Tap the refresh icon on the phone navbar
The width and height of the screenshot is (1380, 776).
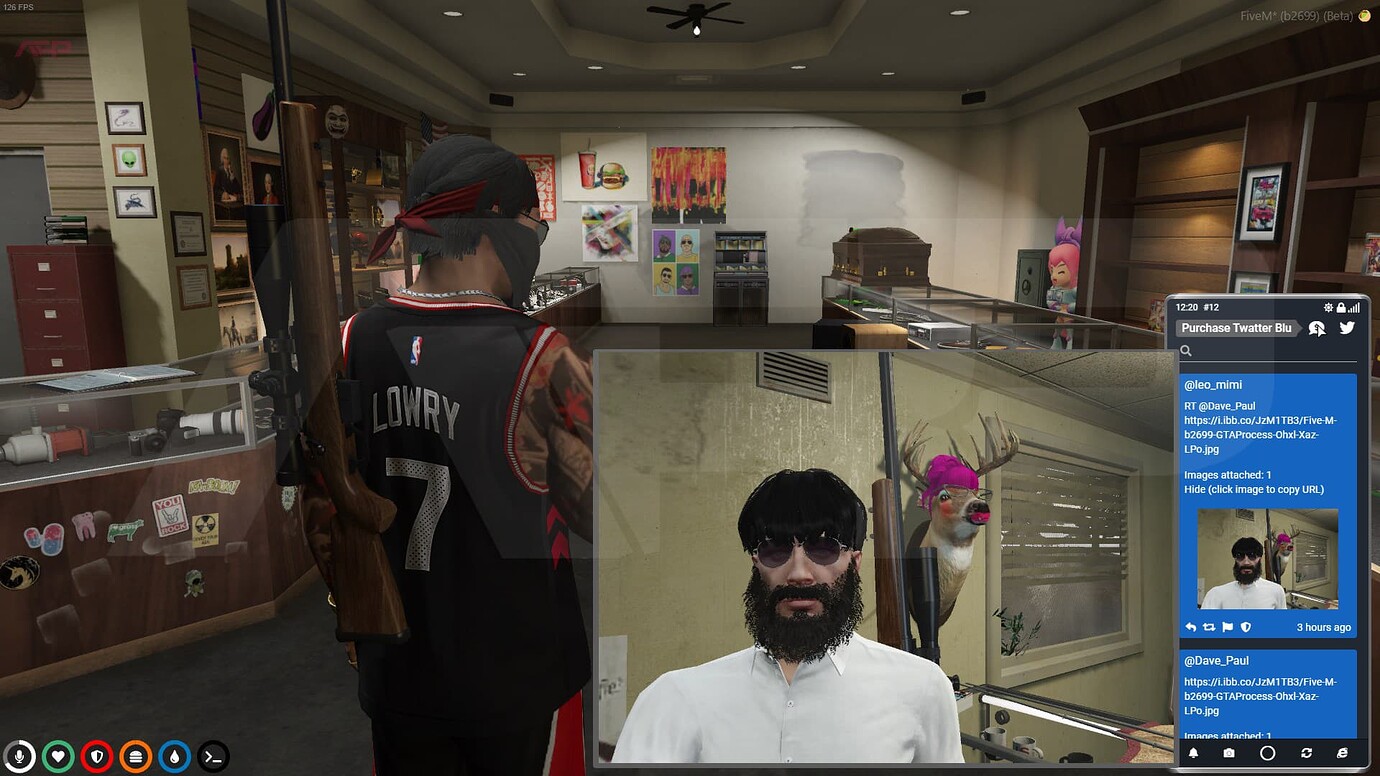[1307, 753]
